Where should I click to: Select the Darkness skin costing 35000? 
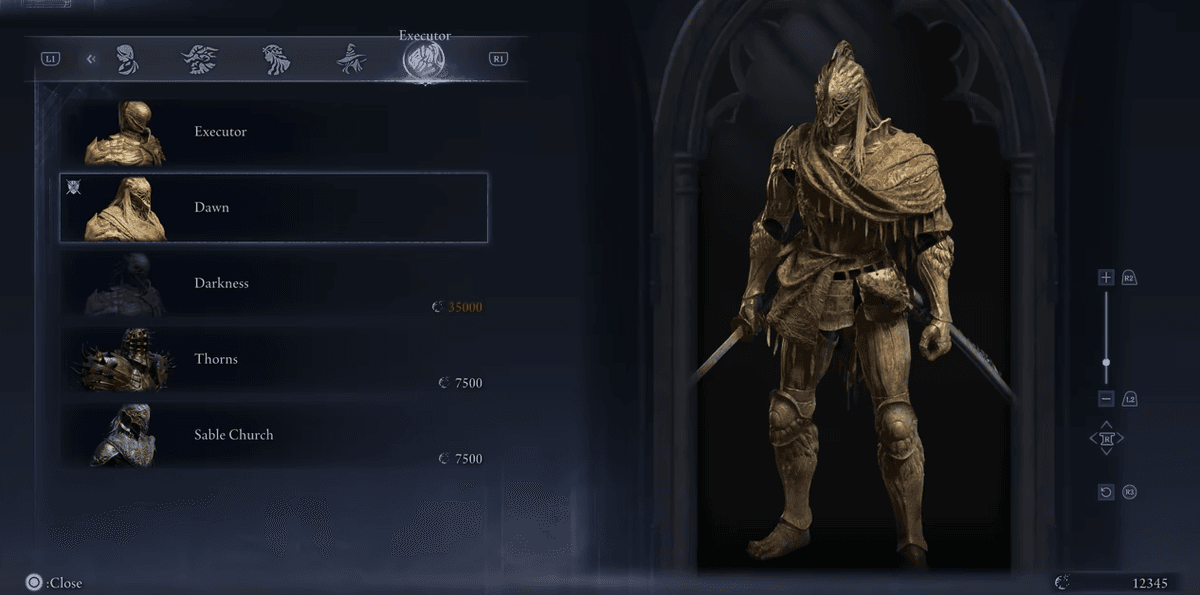pos(273,284)
